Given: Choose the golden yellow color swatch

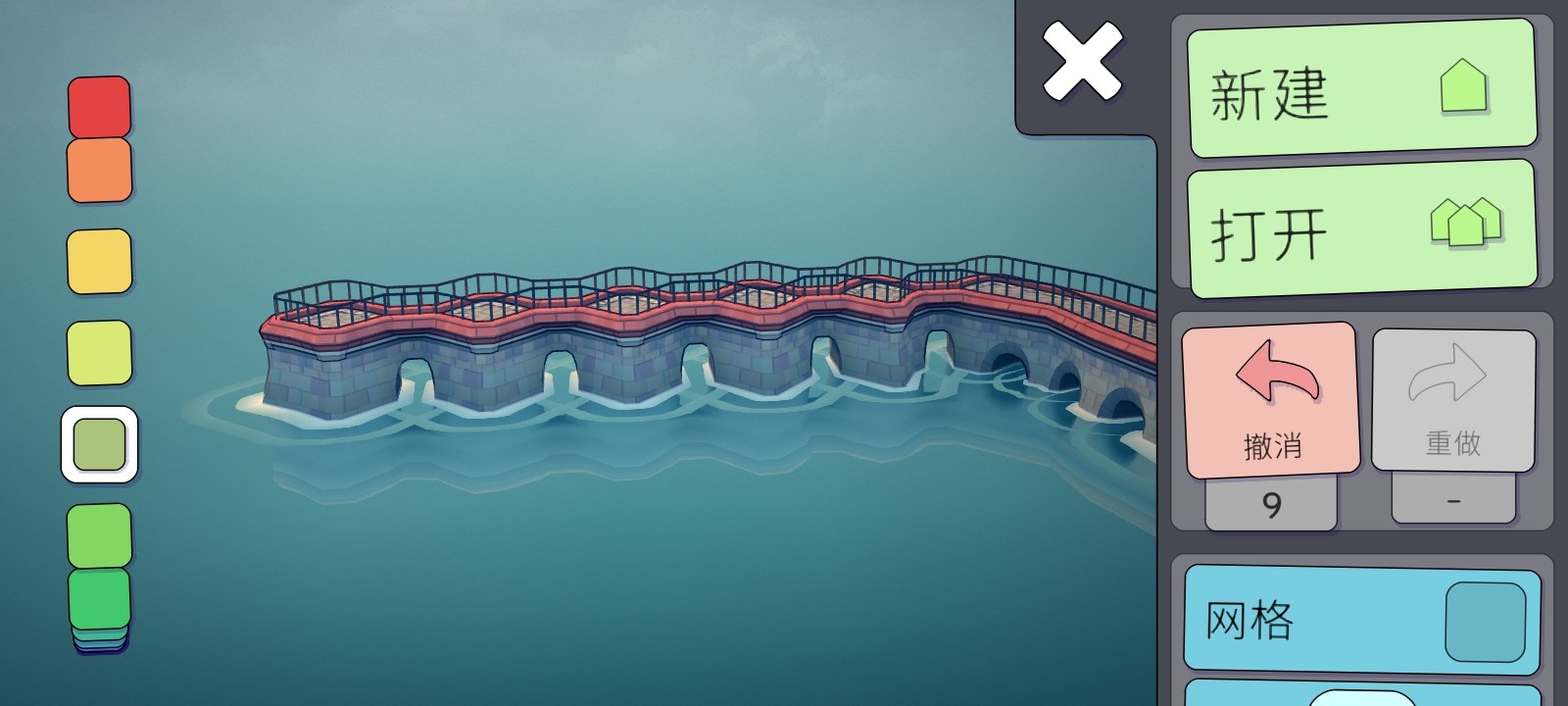Looking at the screenshot, I should [99, 261].
